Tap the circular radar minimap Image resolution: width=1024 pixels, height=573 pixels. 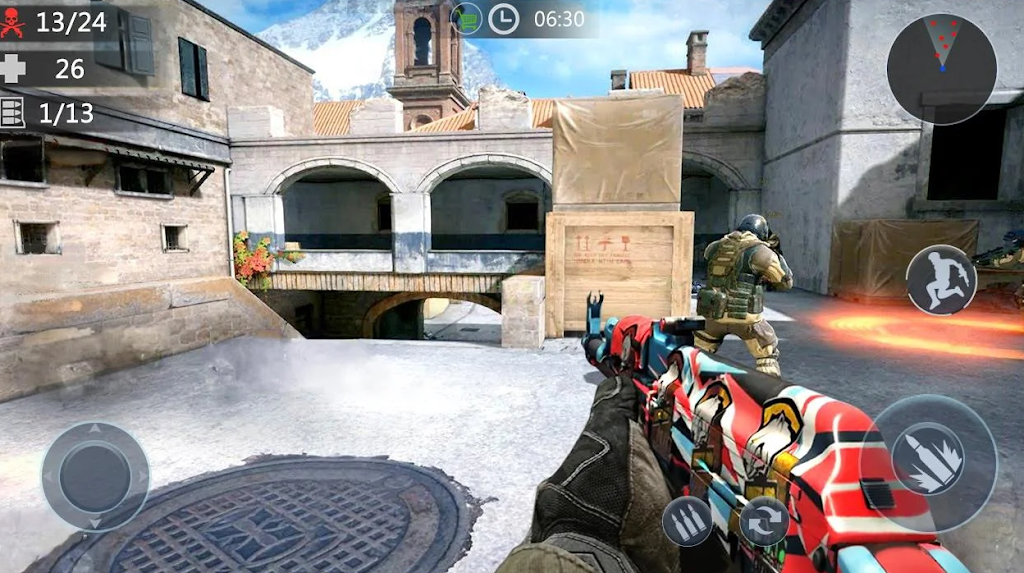[x=941, y=69]
